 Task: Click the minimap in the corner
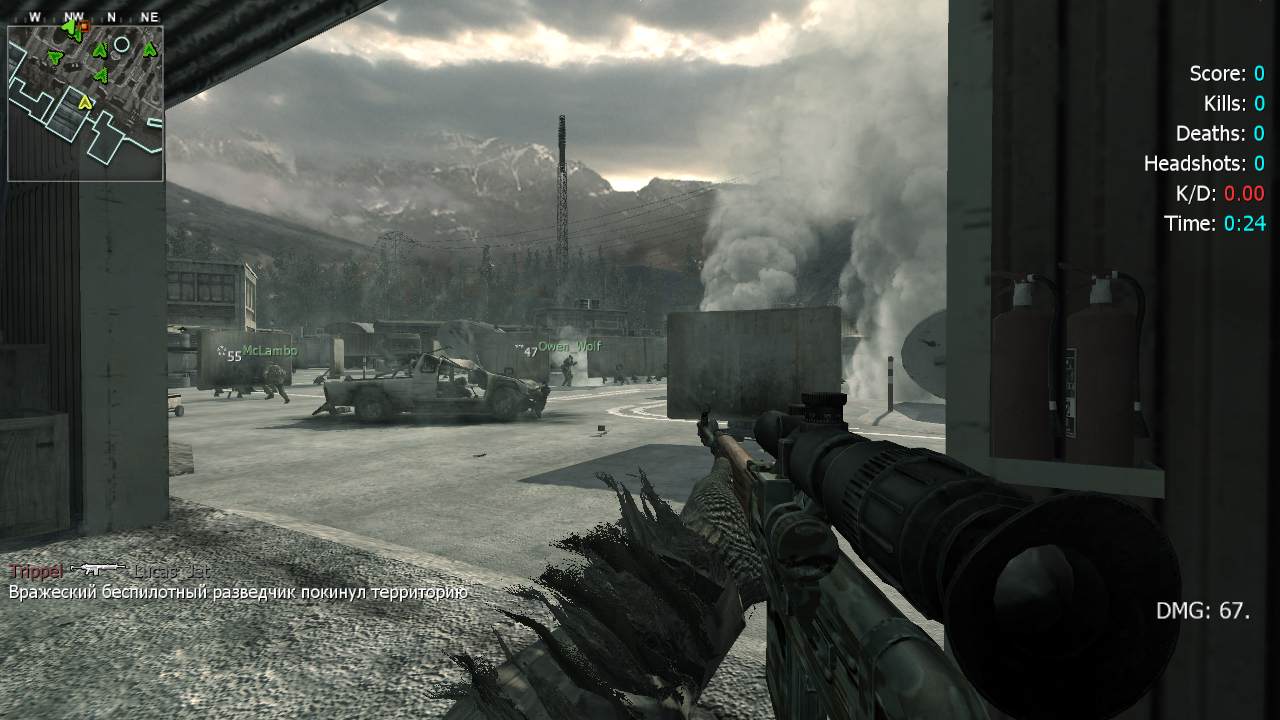[85, 103]
